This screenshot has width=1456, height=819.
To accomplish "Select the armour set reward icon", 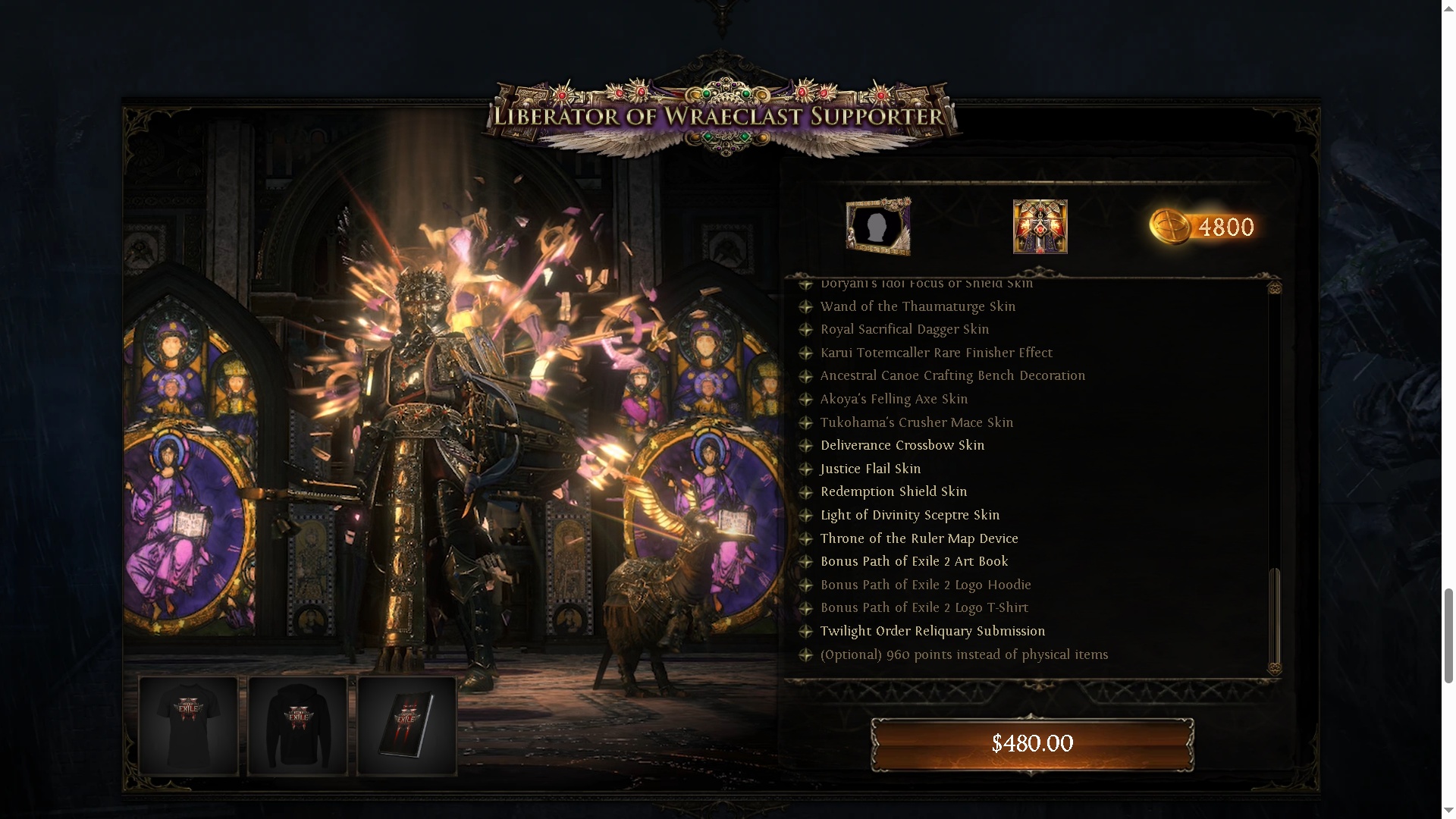I will [x=1040, y=226].
